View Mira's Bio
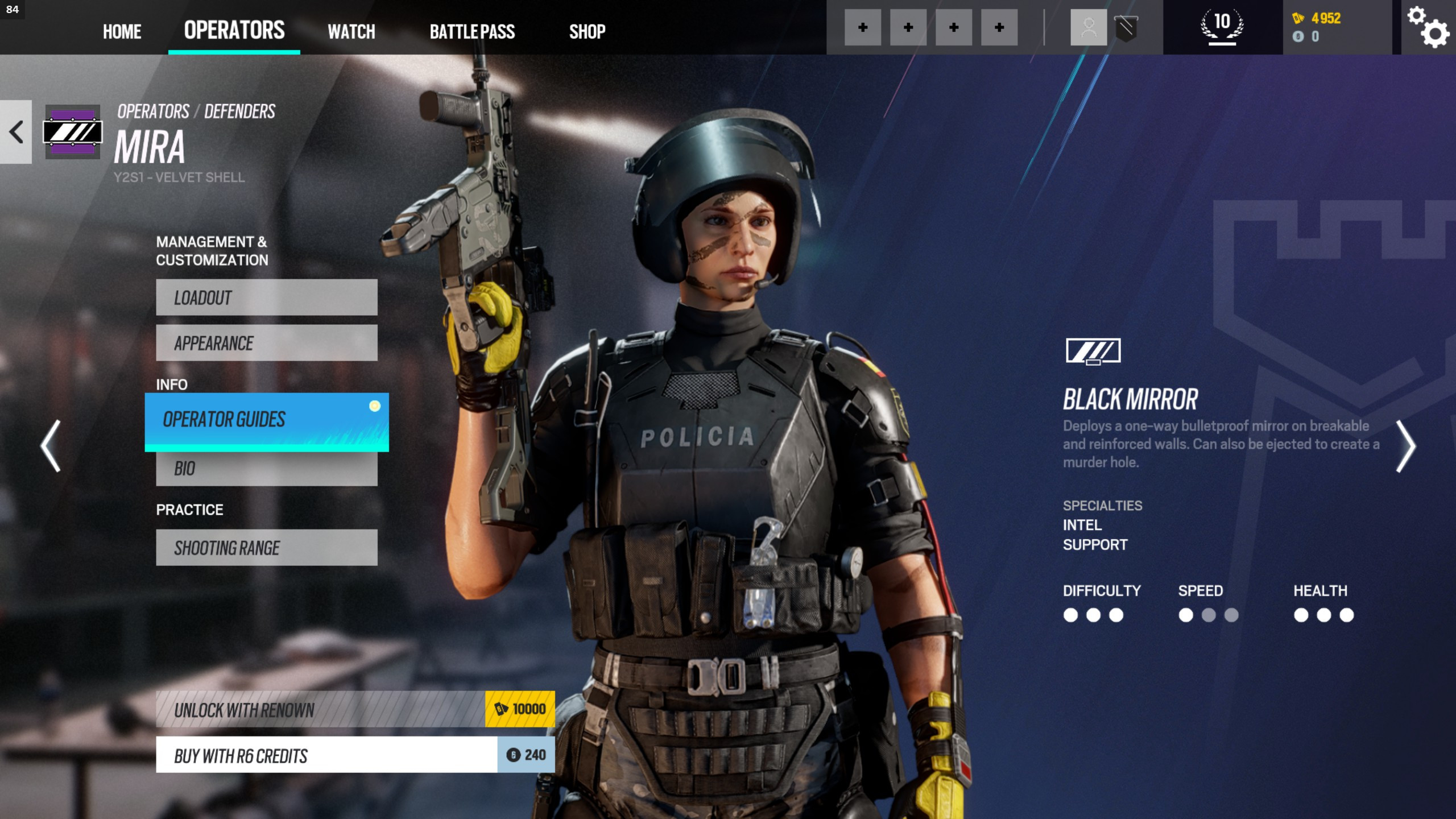Viewport: 1456px width, 819px height. point(266,469)
